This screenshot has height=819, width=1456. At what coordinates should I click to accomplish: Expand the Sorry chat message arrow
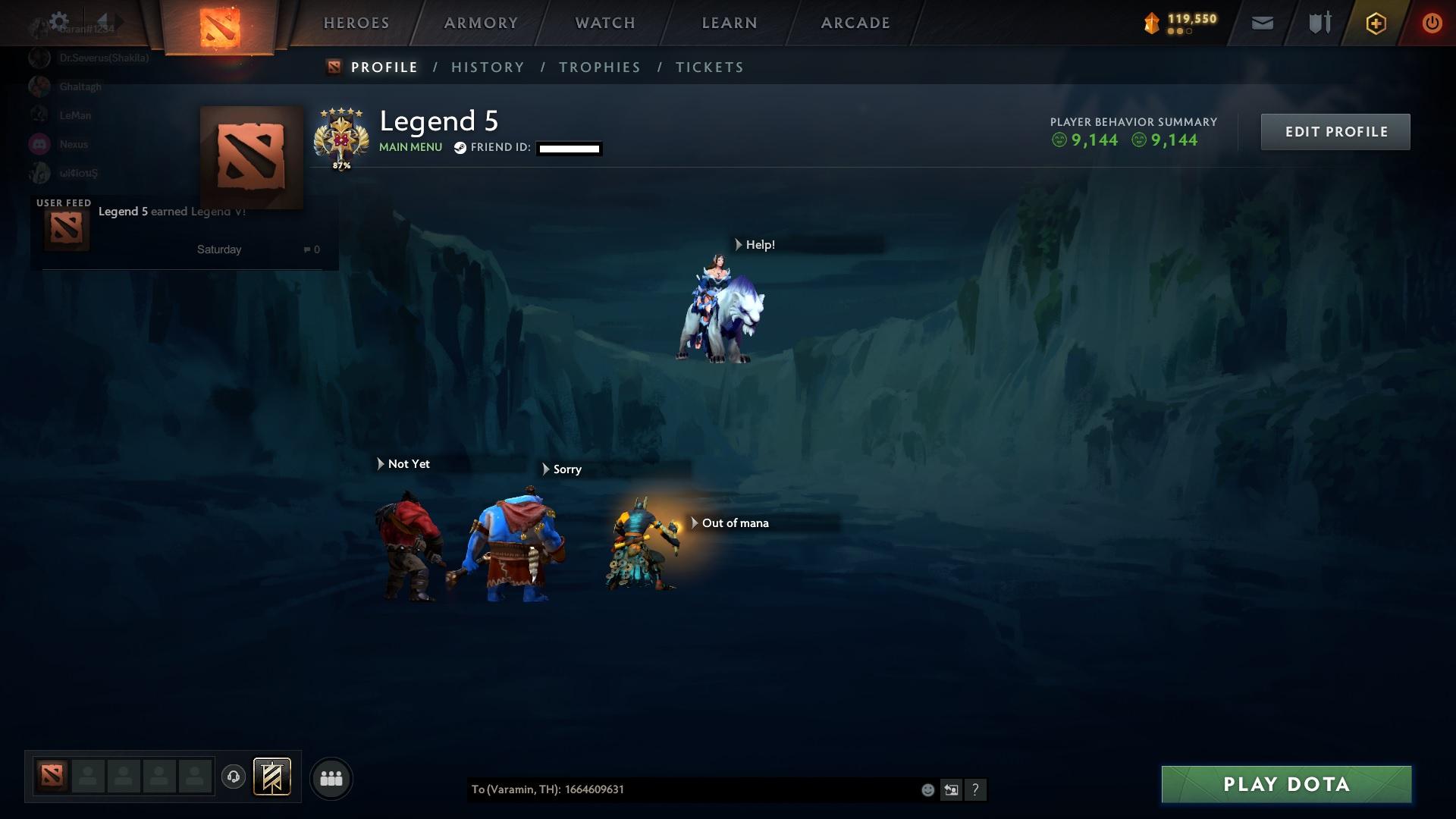548,469
